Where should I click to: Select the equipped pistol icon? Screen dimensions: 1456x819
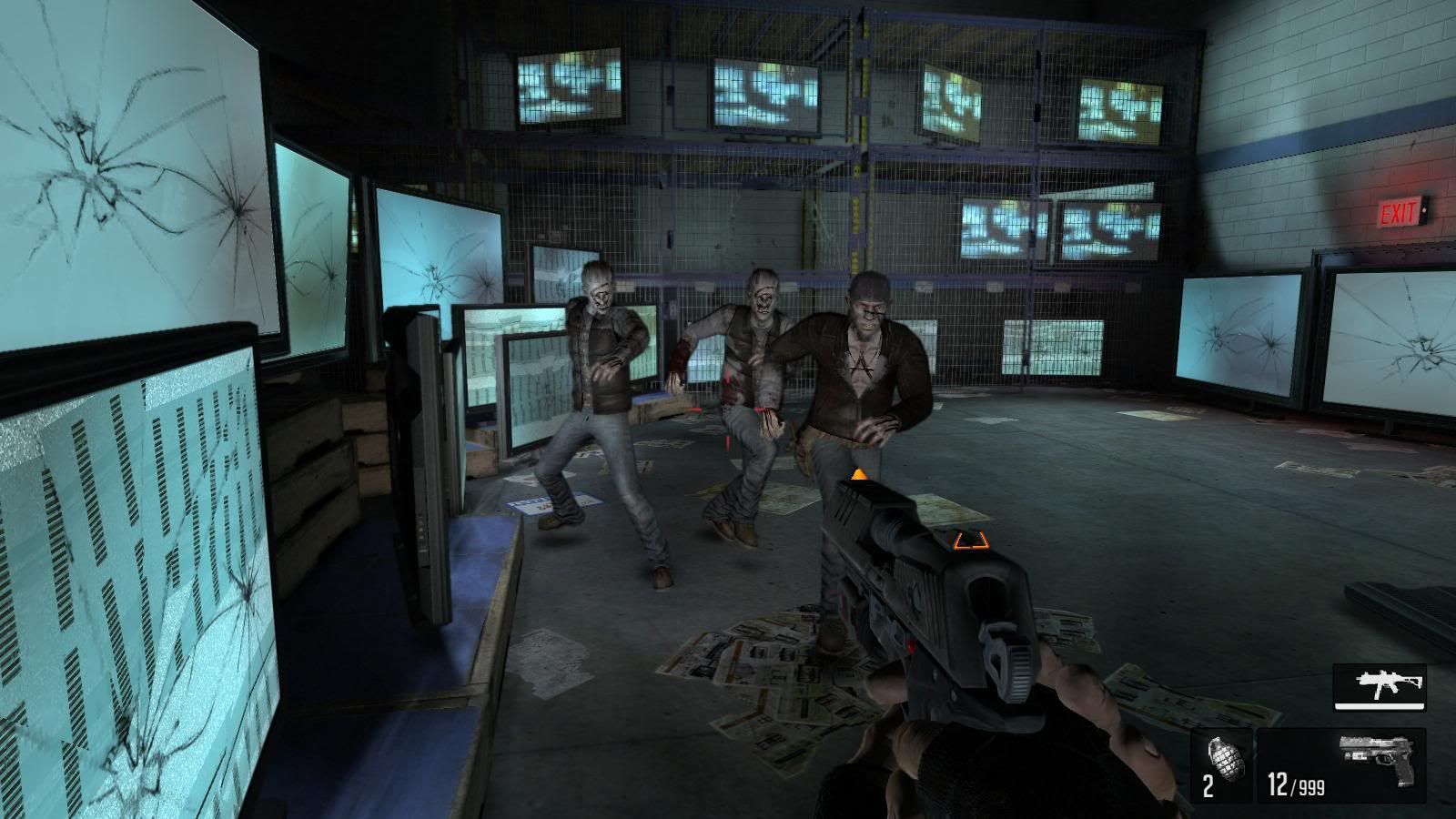tap(1380, 752)
